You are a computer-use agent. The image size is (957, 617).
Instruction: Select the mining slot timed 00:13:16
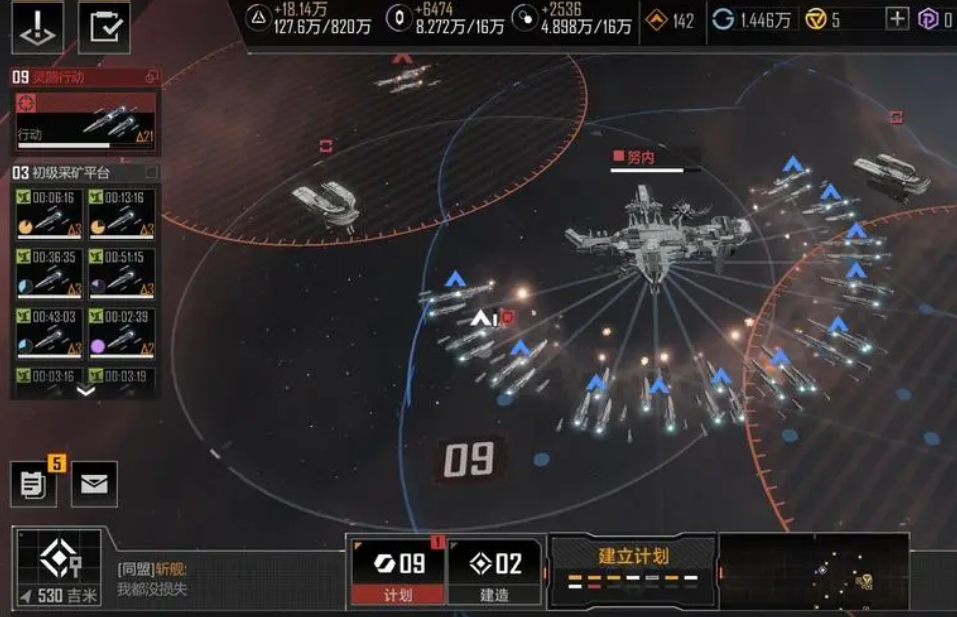click(x=122, y=212)
